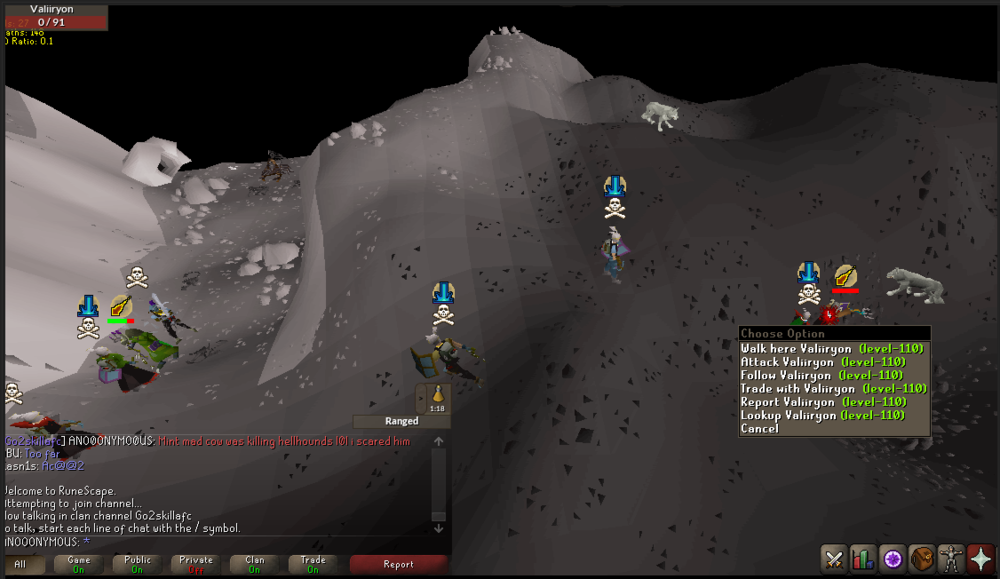Screen dimensions: 1000x579
Task: Toggle the Game chat filter
Action: (x=78, y=564)
